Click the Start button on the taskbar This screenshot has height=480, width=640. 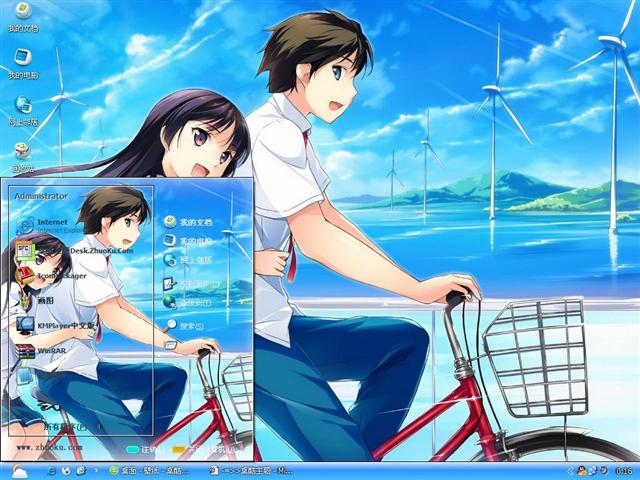click(x=20, y=470)
